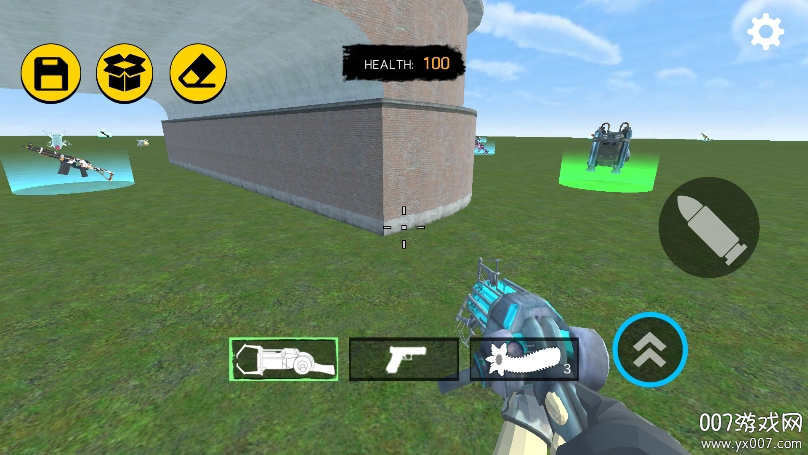Tap the double-chevron jump button
The image size is (808, 455).
click(x=650, y=350)
